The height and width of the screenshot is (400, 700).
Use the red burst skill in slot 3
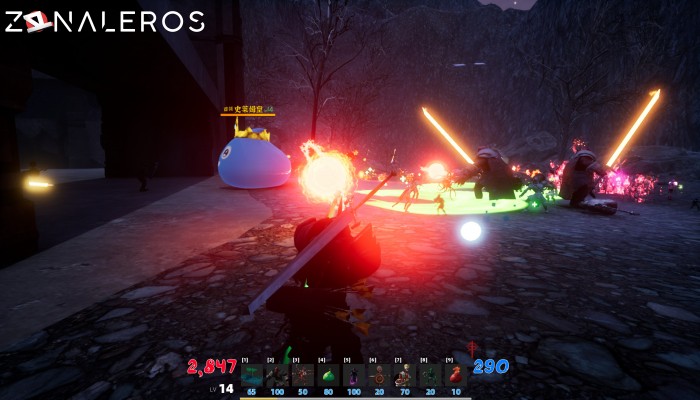[303, 375]
